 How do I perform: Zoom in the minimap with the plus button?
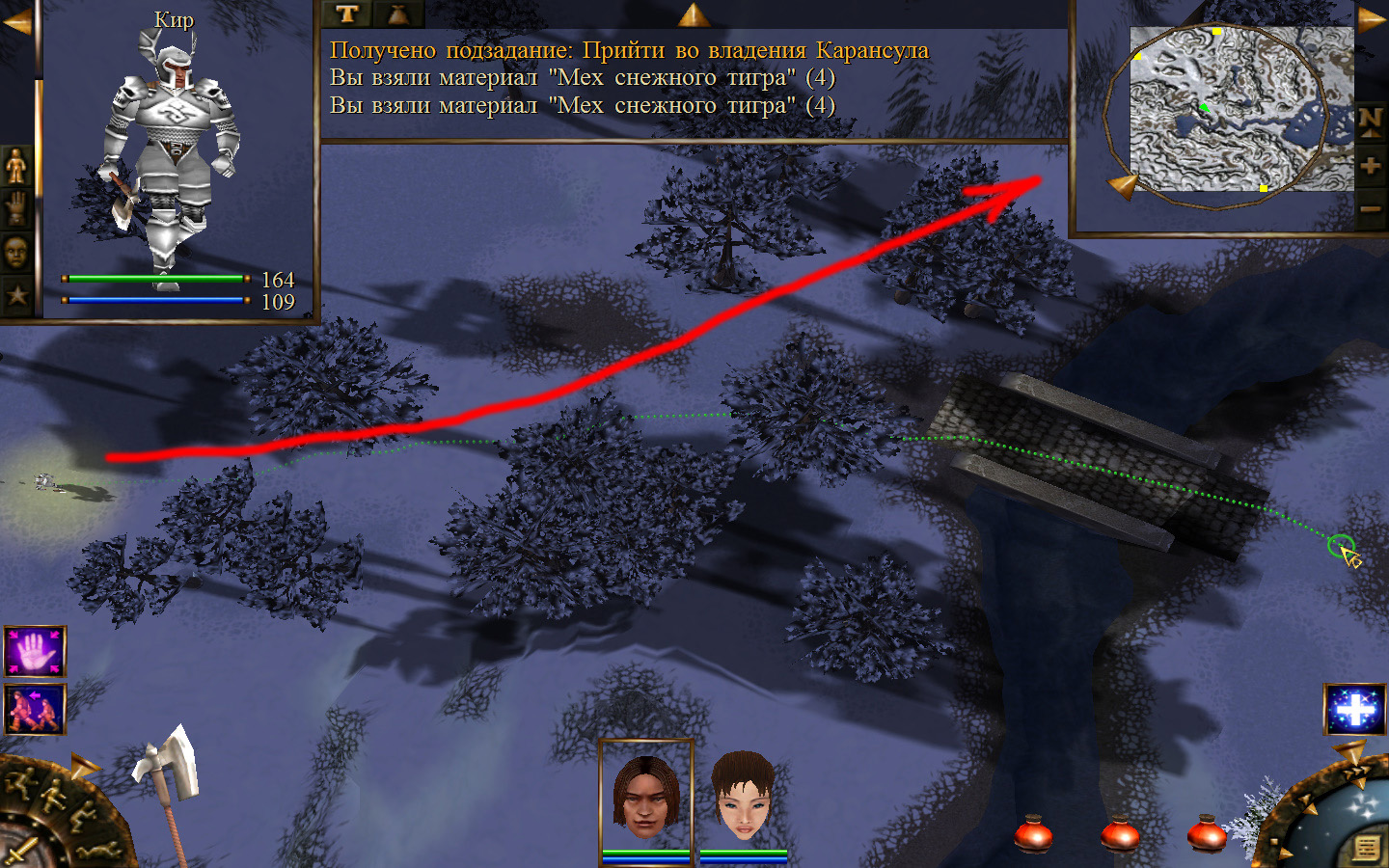tap(1371, 166)
